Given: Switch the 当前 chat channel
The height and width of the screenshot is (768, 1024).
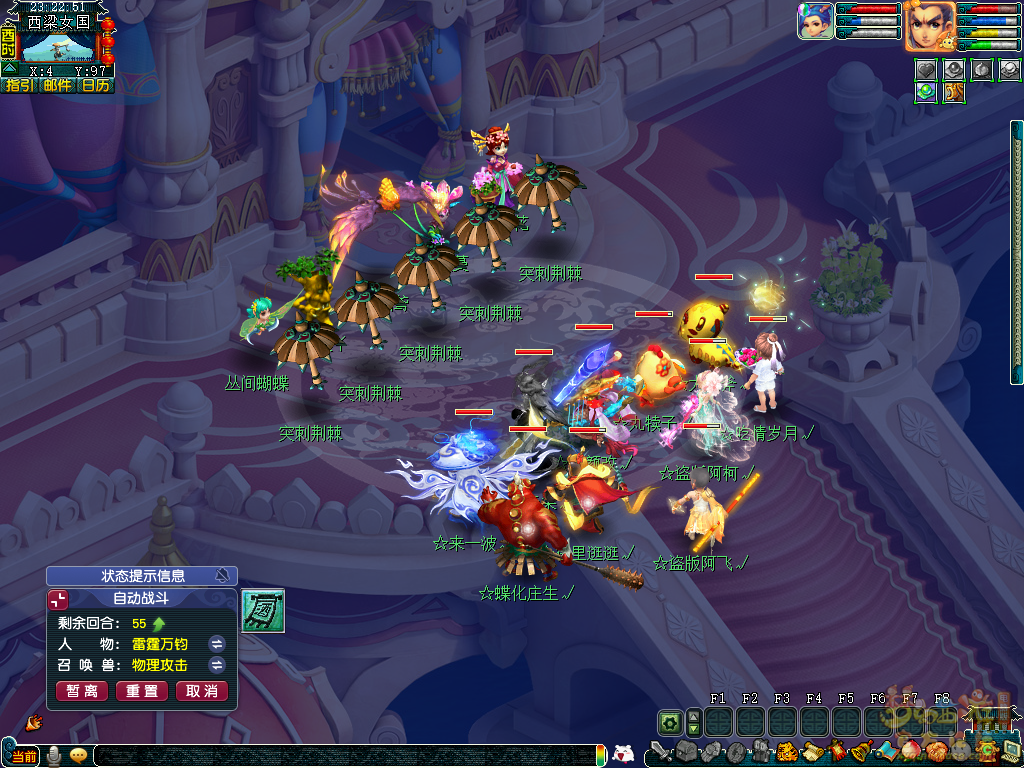Looking at the screenshot, I should pos(24,755).
